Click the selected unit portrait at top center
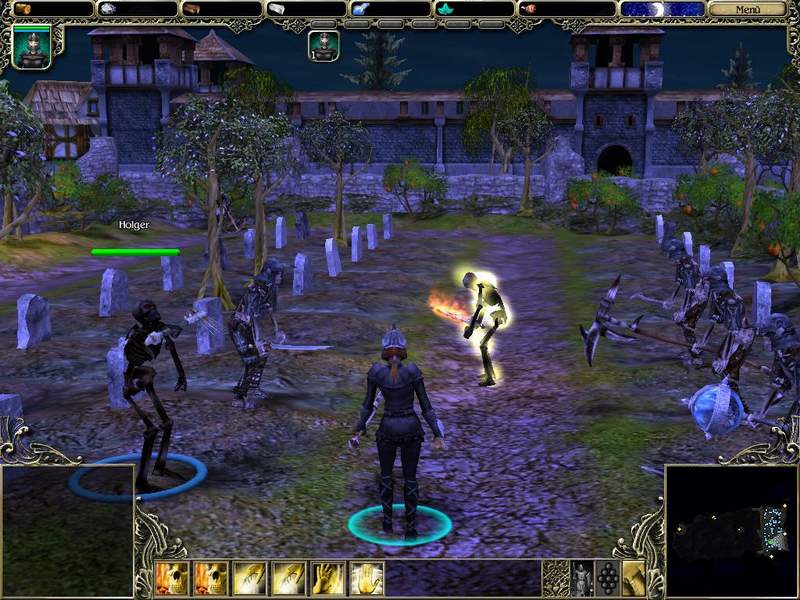This screenshot has height=600, width=800. click(323, 45)
